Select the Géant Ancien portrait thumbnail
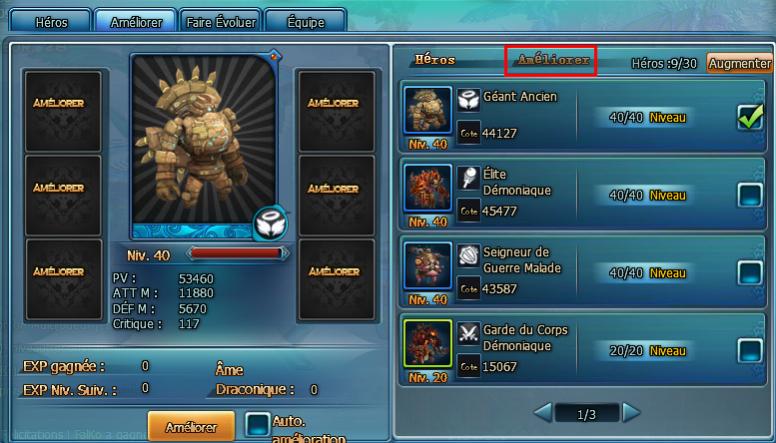Image resolution: width=776 pixels, height=443 pixels. pos(428,112)
